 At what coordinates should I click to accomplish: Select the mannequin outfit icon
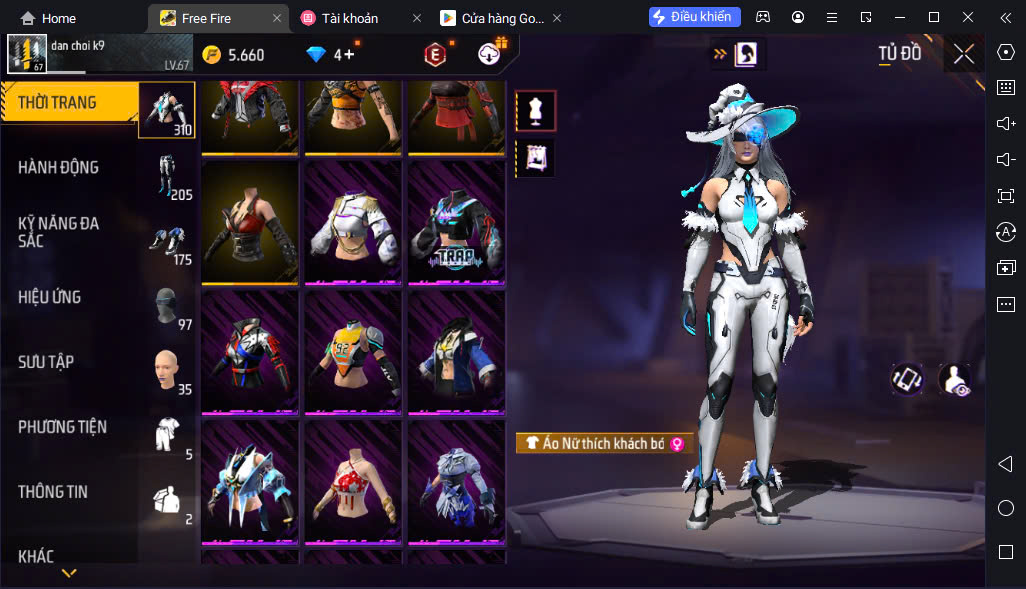535,111
